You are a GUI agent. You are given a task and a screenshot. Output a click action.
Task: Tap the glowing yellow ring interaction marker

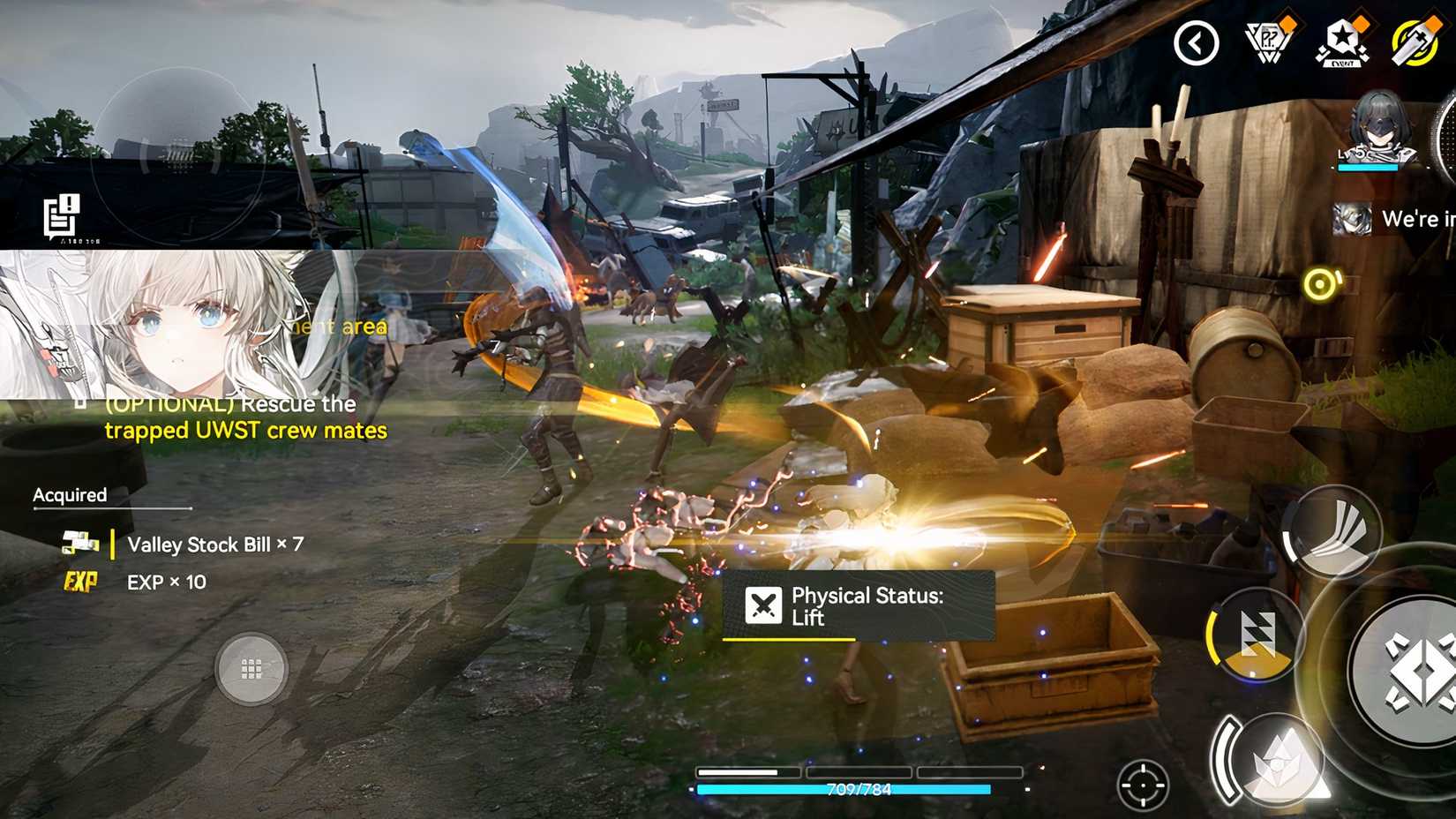1320,284
